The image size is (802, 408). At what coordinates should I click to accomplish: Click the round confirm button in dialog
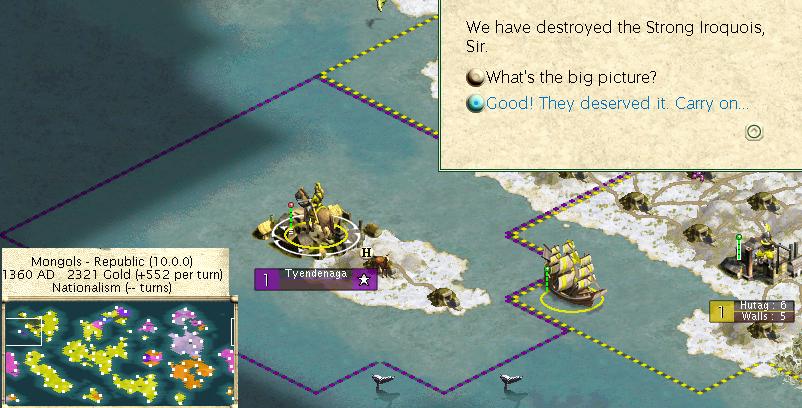(x=754, y=131)
